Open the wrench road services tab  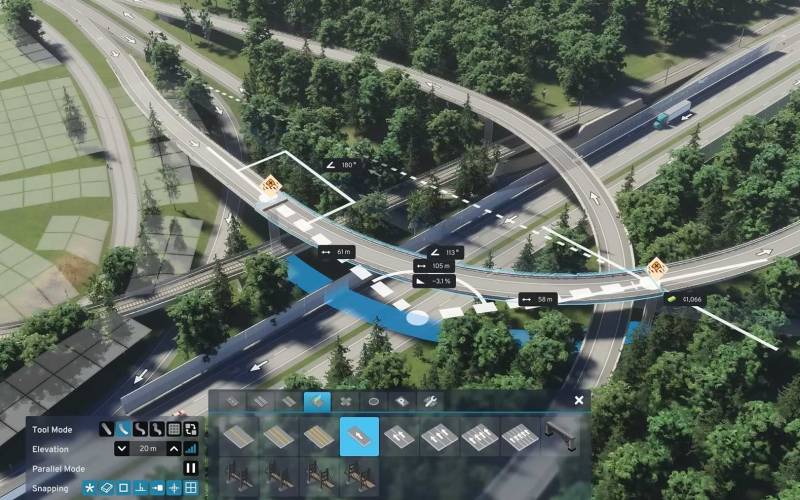431,401
